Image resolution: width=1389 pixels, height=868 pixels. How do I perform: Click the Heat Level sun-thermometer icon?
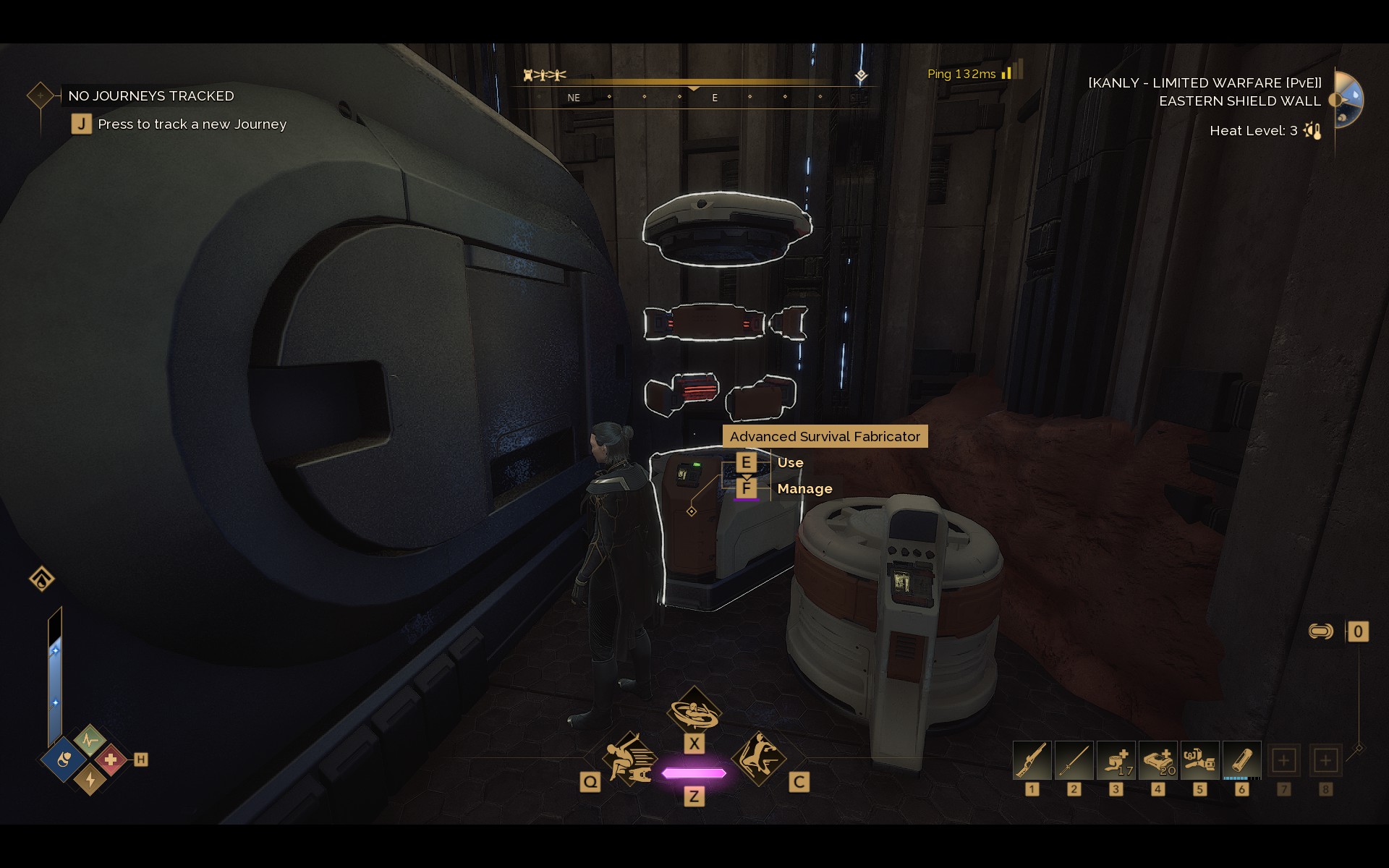point(1312,131)
